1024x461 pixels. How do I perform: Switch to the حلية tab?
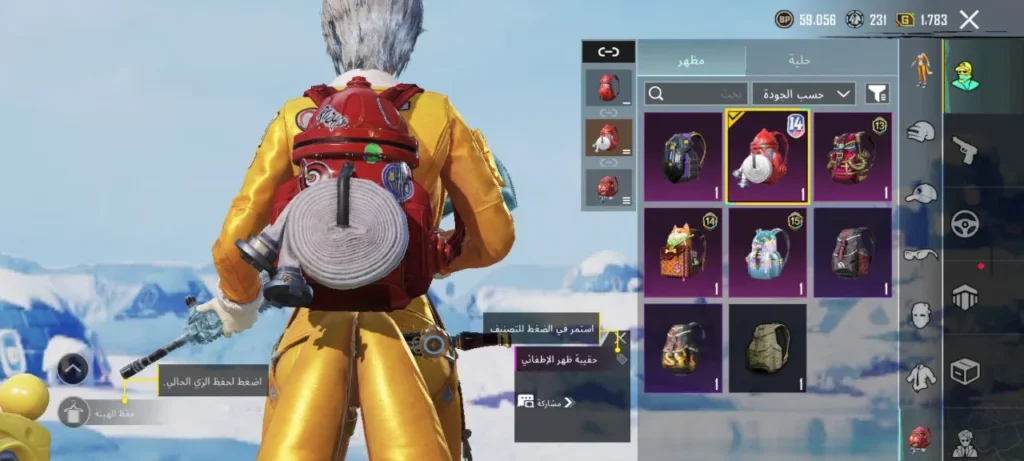point(799,60)
